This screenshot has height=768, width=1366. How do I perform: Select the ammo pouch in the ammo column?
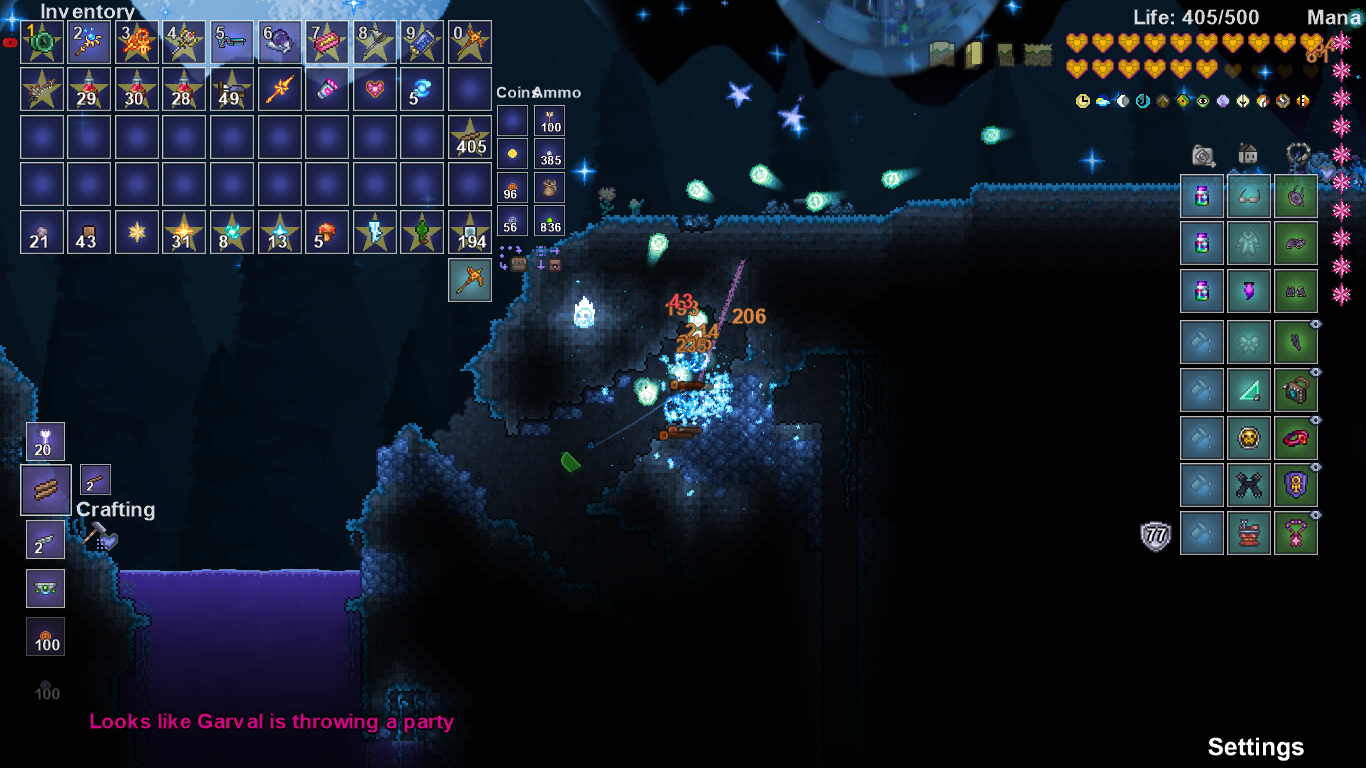point(549,187)
